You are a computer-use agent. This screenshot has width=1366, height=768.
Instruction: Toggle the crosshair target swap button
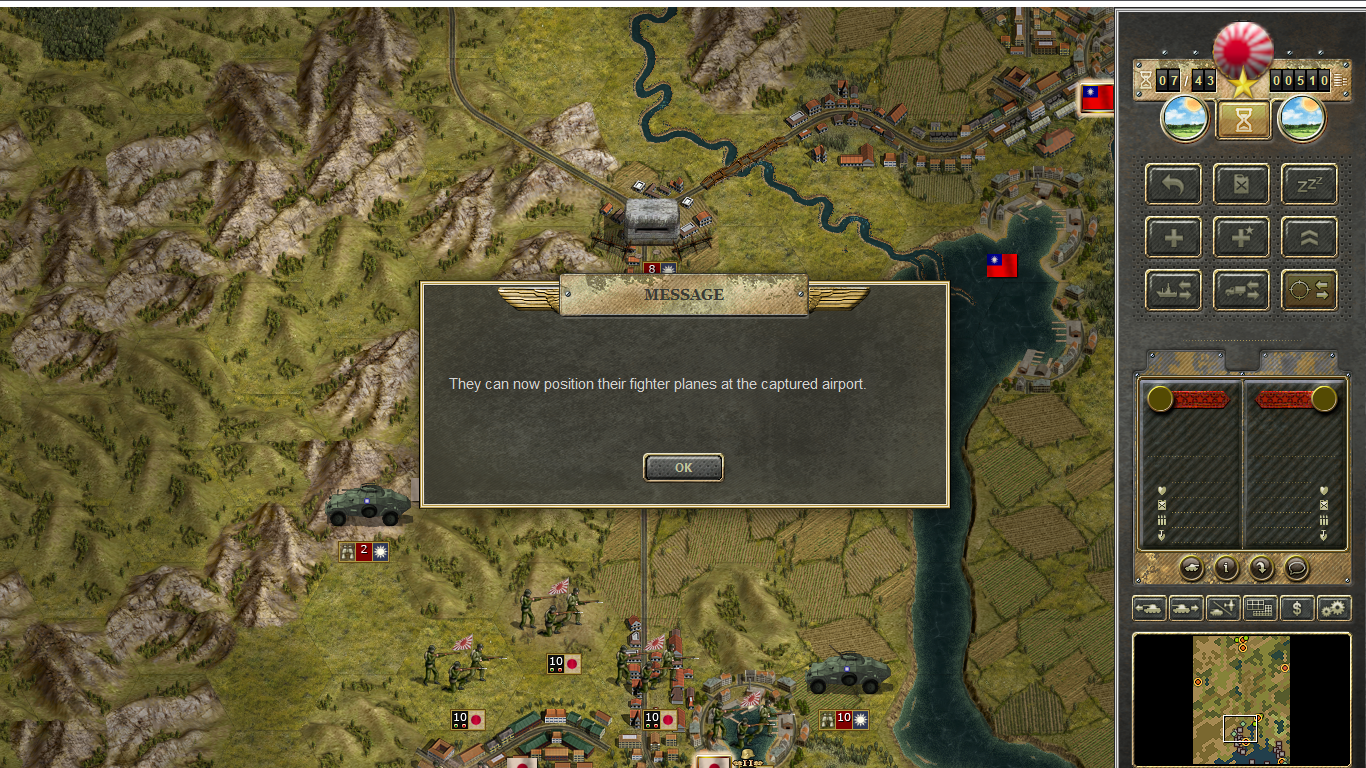1309,290
